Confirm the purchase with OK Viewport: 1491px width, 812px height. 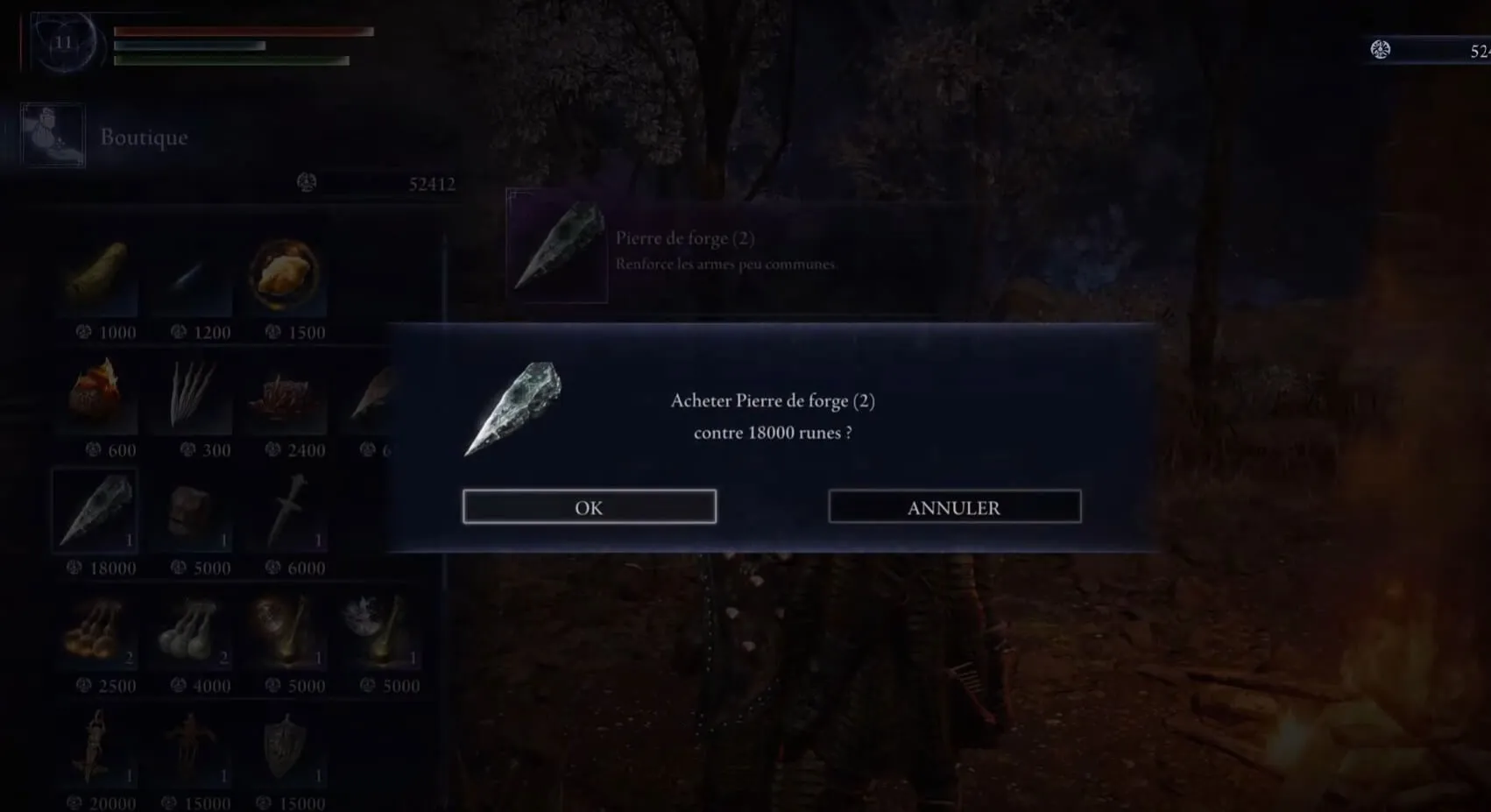(589, 507)
